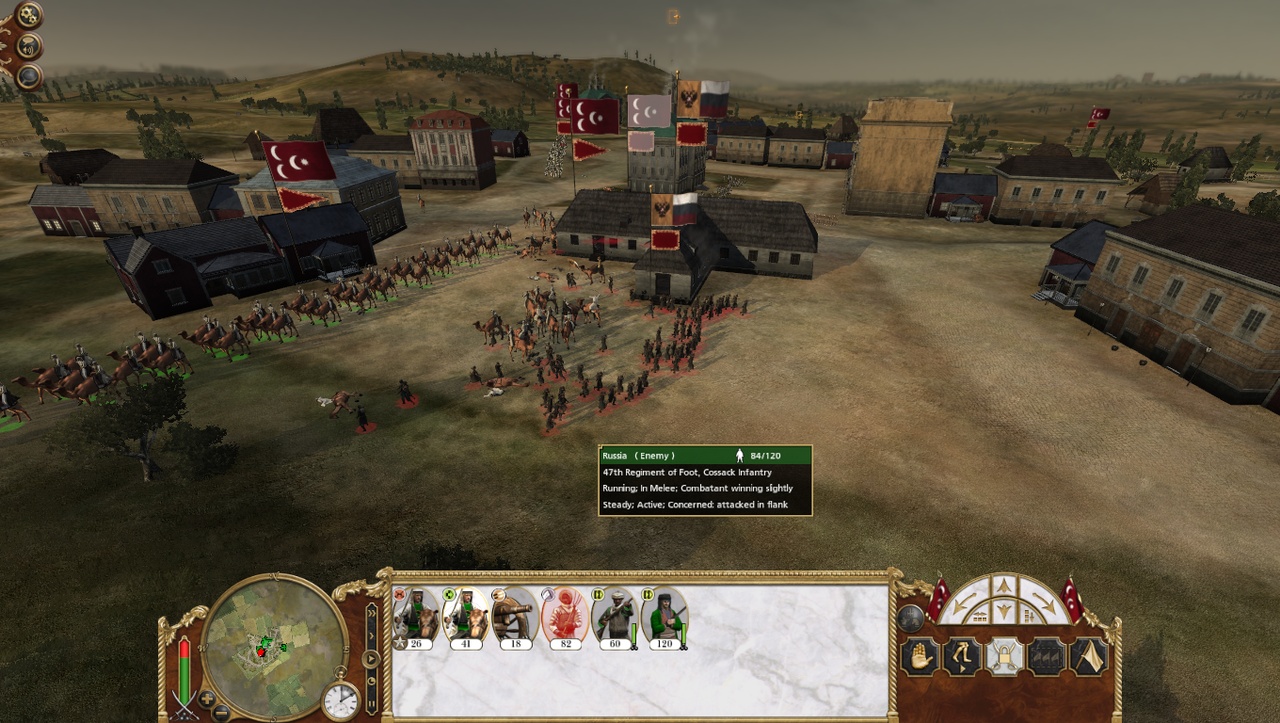Open the chat and voice button
This screenshot has height=723, width=1280.
[30, 46]
